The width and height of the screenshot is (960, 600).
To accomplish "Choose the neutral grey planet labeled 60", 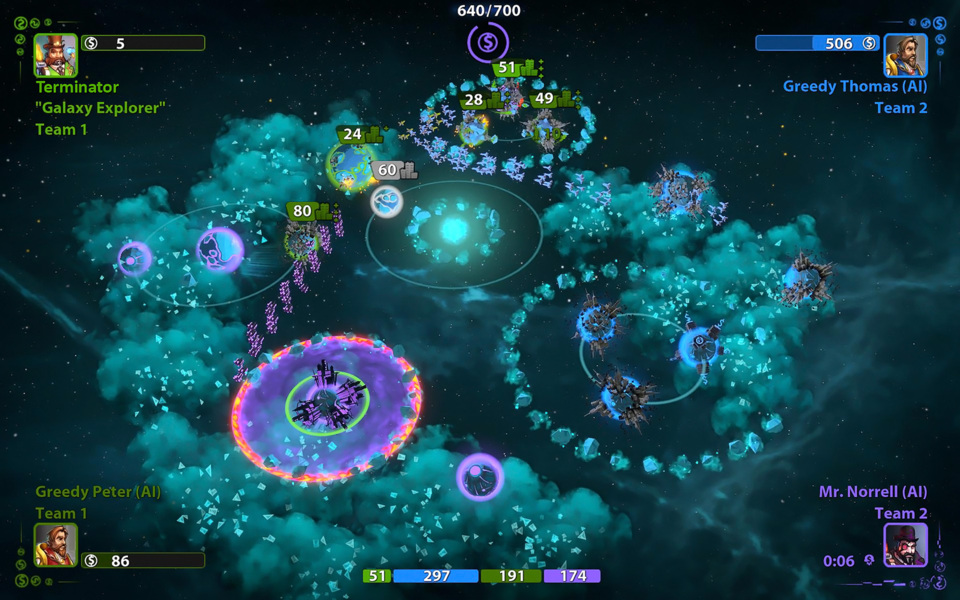I will pos(387,201).
